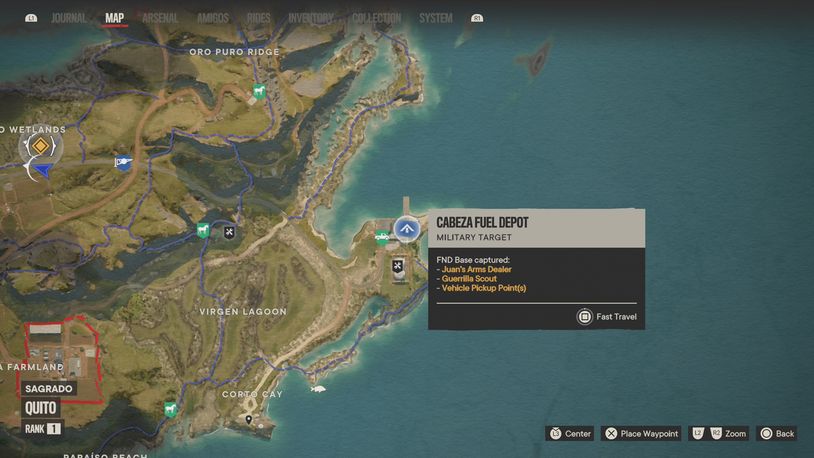Show the Inventory tab
Screen dimensions: 814x458
click(311, 18)
